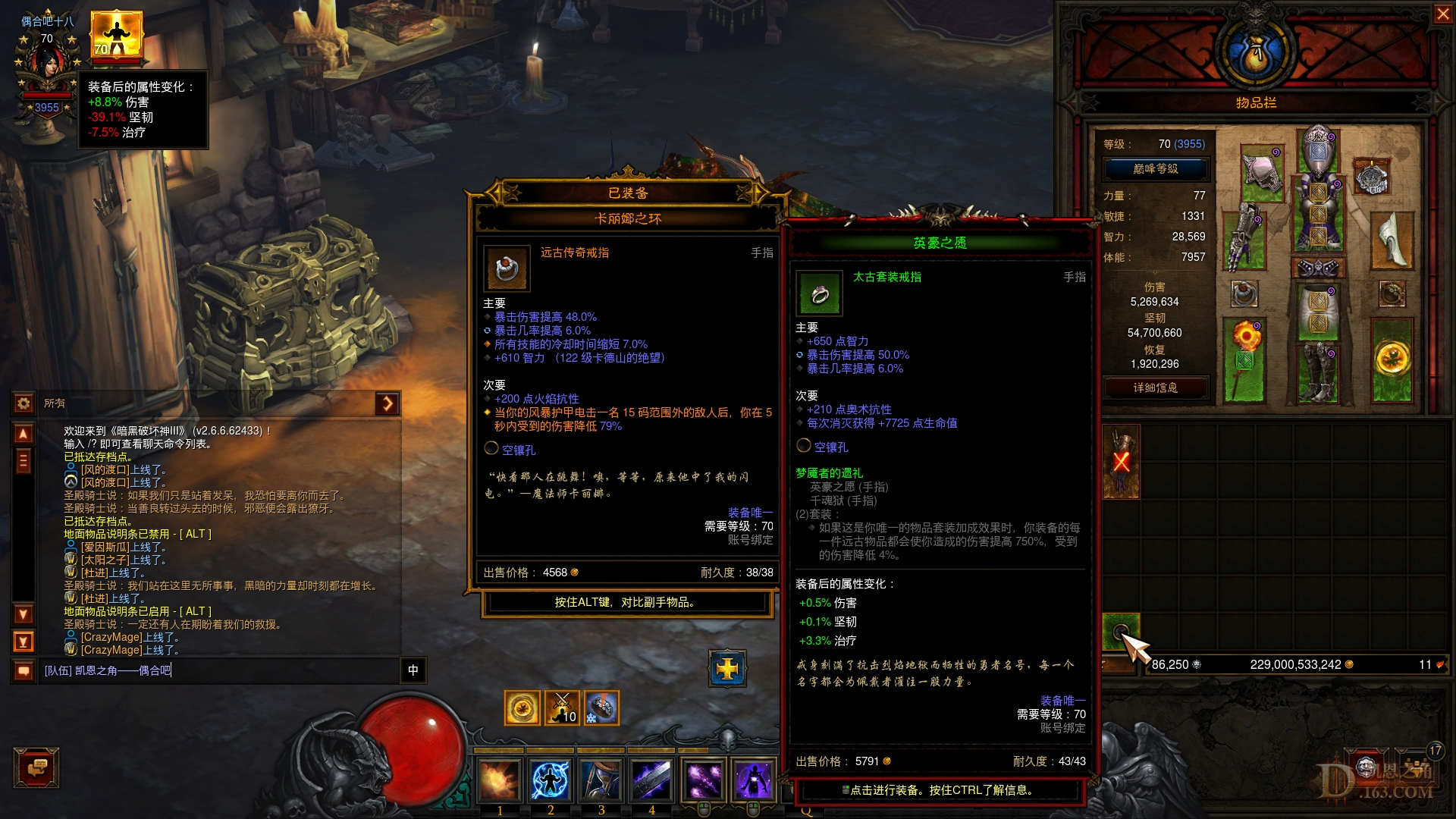Click the frozen ring buff icon above the skill bar

pyautogui.click(x=601, y=707)
